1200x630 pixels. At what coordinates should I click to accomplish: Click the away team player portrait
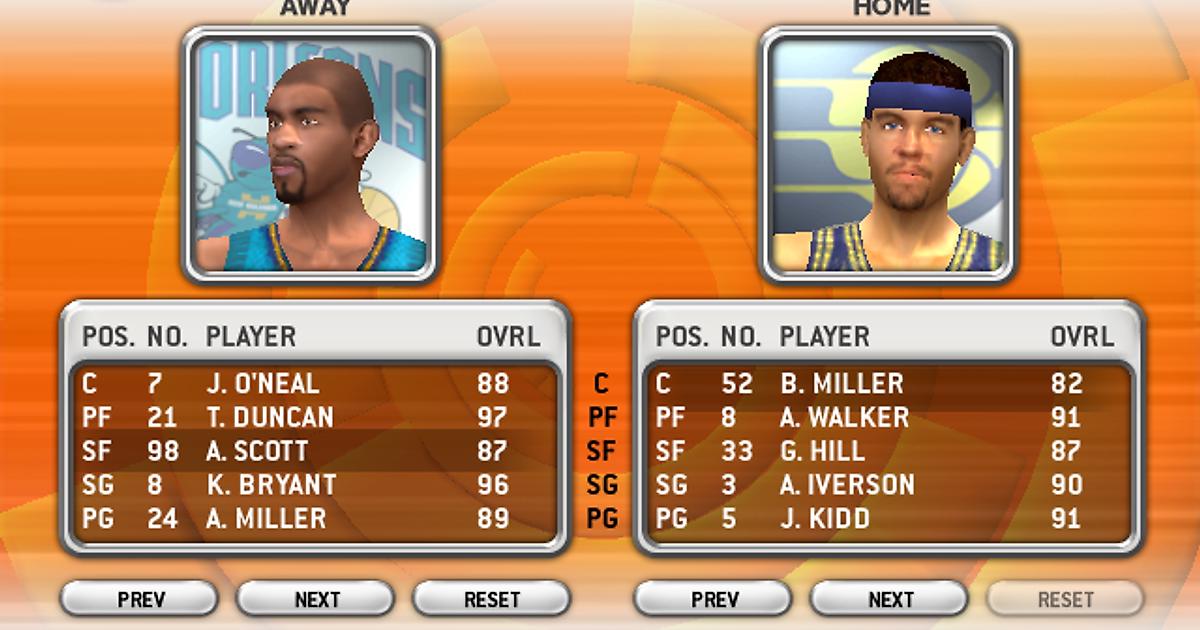(x=310, y=153)
